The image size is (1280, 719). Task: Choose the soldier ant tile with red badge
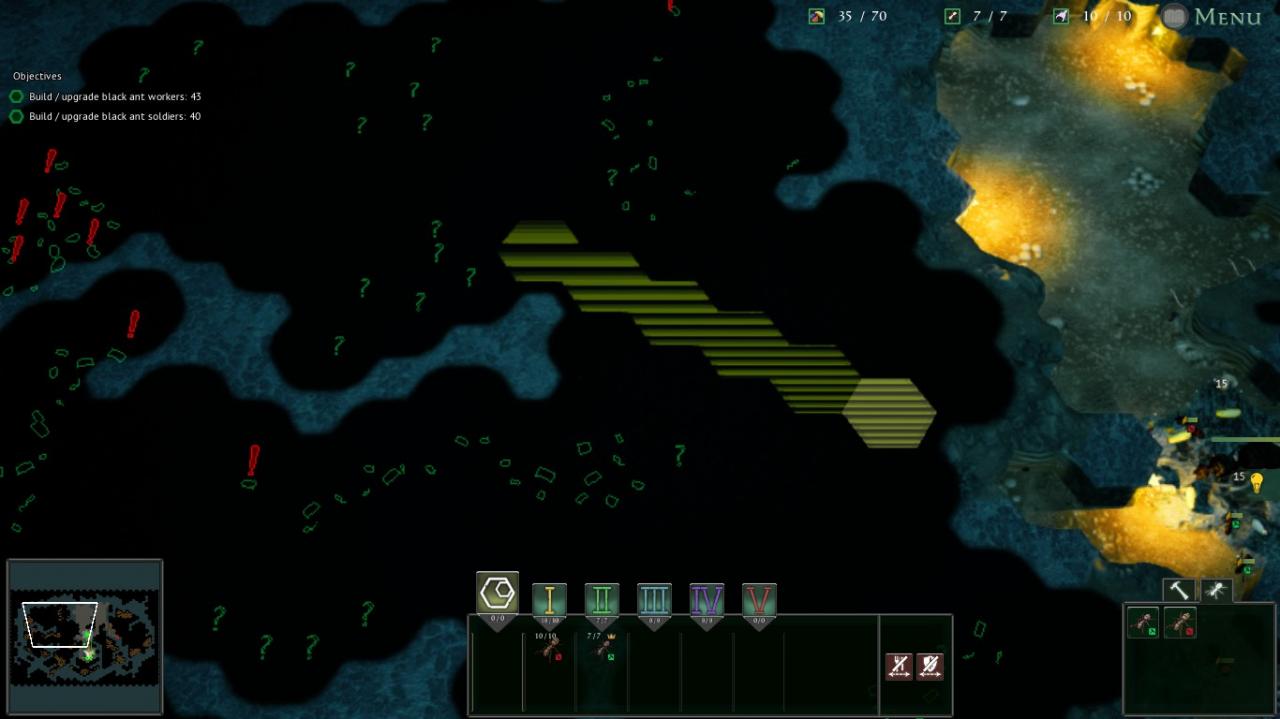[1180, 623]
